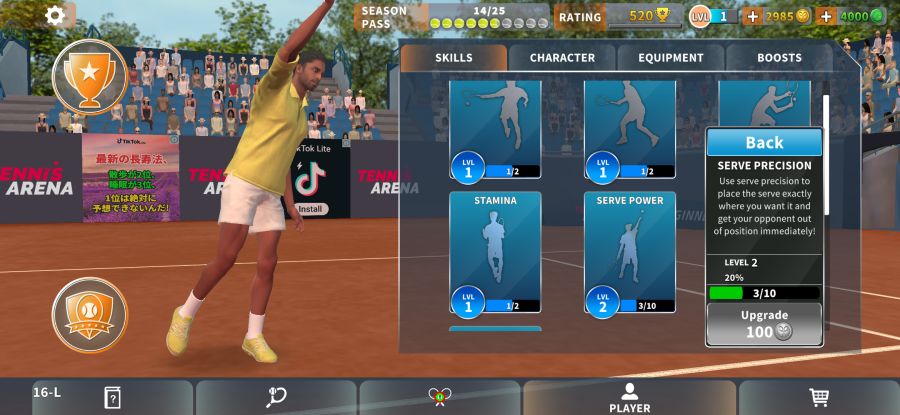Screen dimensions: 900x415
Task: Open the trophy star achievements button
Action: coord(89,76)
